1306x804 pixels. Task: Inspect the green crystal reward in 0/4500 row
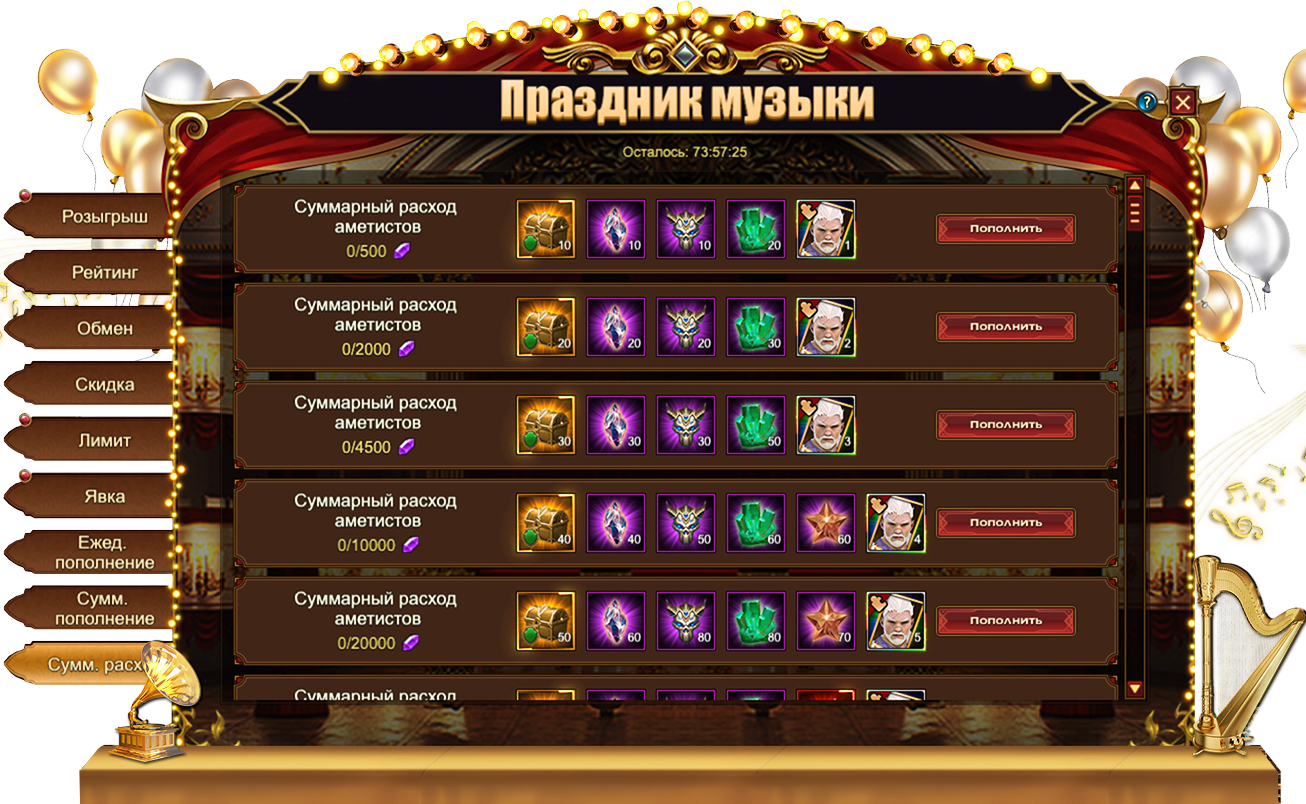click(756, 425)
